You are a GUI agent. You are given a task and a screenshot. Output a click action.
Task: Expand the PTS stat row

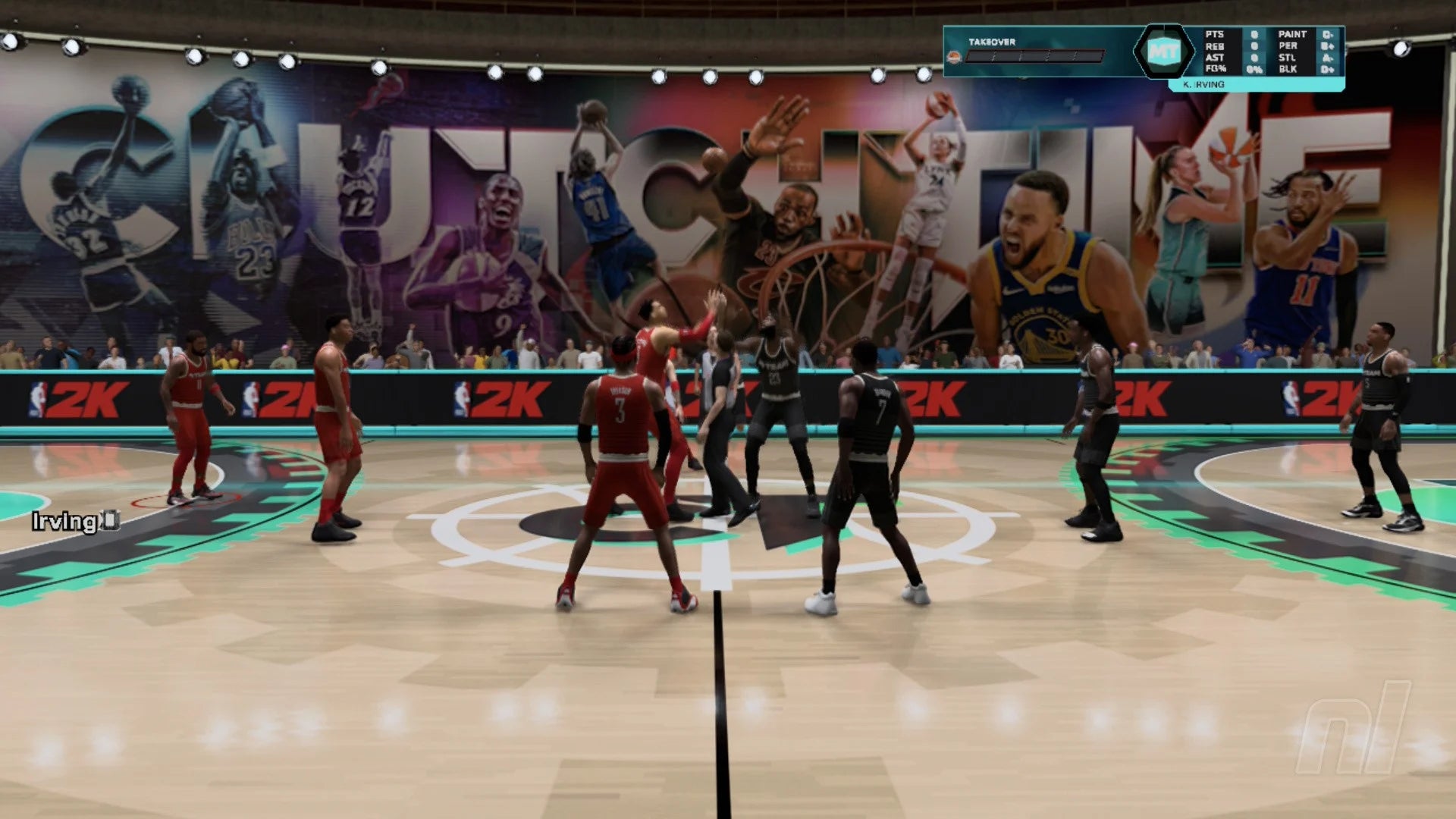[x=1213, y=33]
